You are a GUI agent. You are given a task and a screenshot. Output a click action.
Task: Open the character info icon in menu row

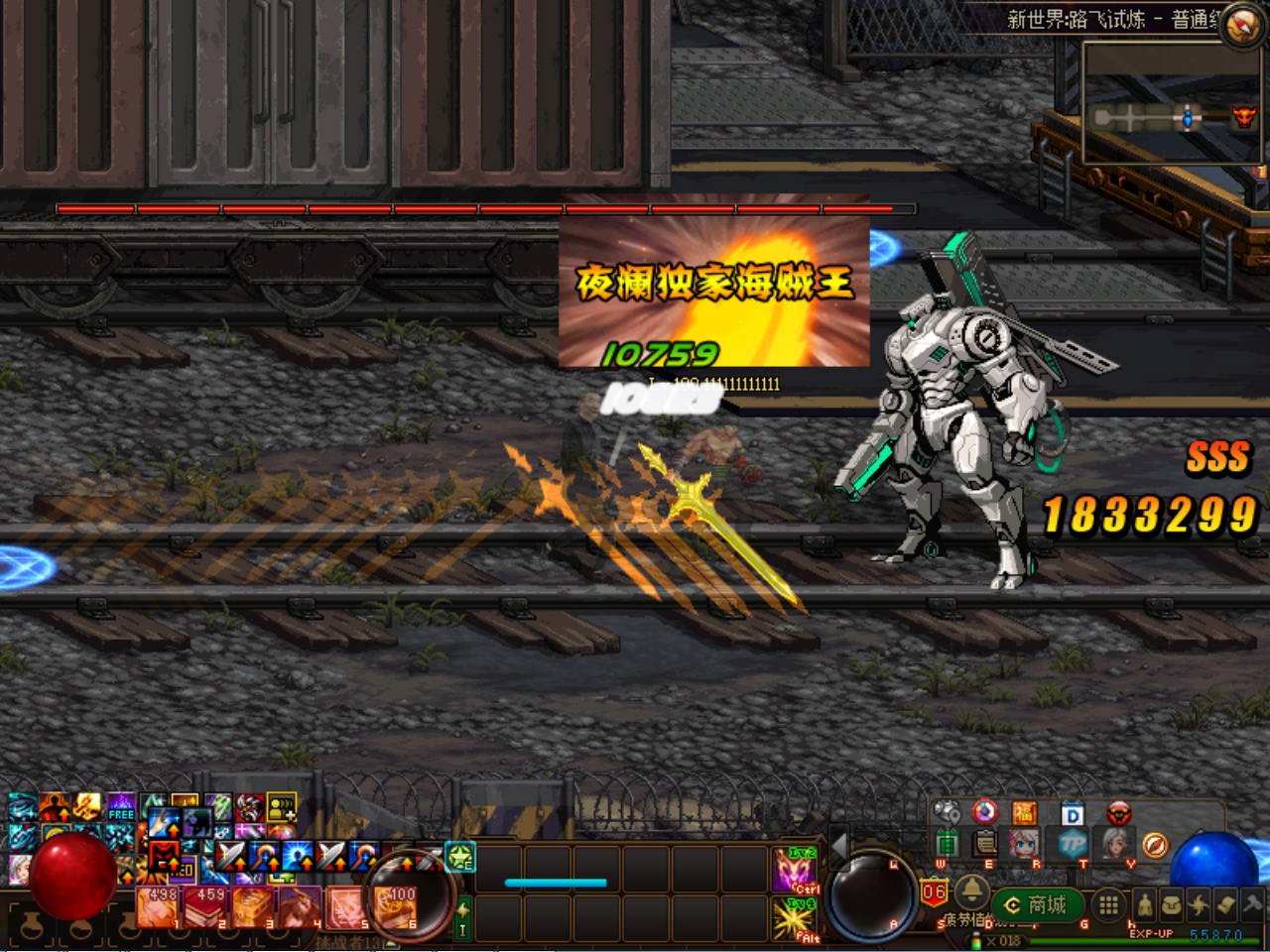pyautogui.click(x=1145, y=904)
